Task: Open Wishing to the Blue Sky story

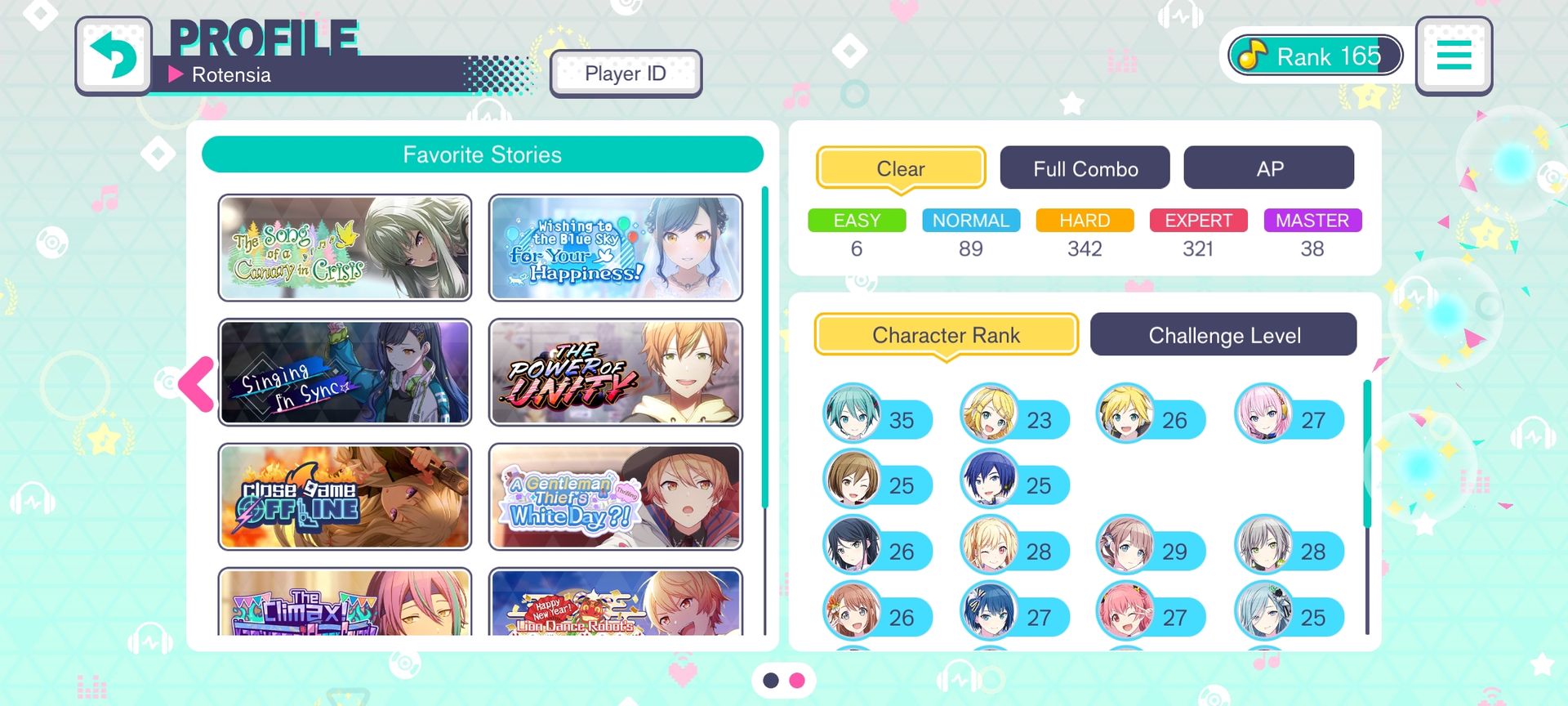Action: click(x=616, y=248)
